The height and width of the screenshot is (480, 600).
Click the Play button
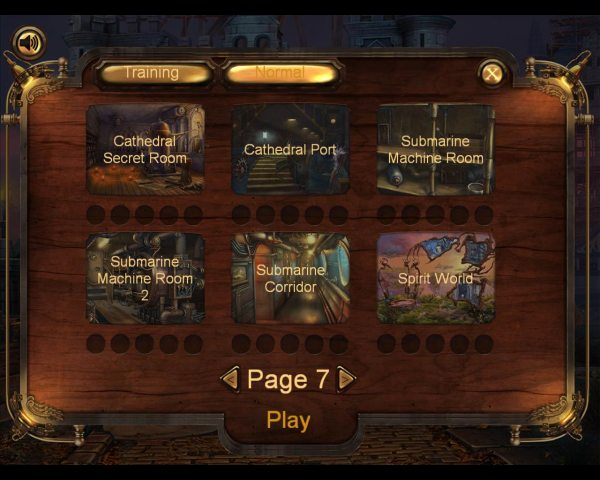point(288,421)
